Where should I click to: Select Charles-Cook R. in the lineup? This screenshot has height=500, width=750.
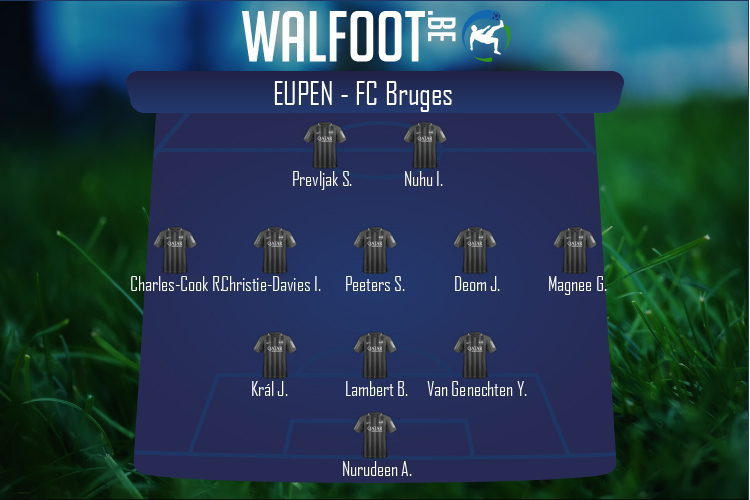pyautogui.click(x=175, y=251)
